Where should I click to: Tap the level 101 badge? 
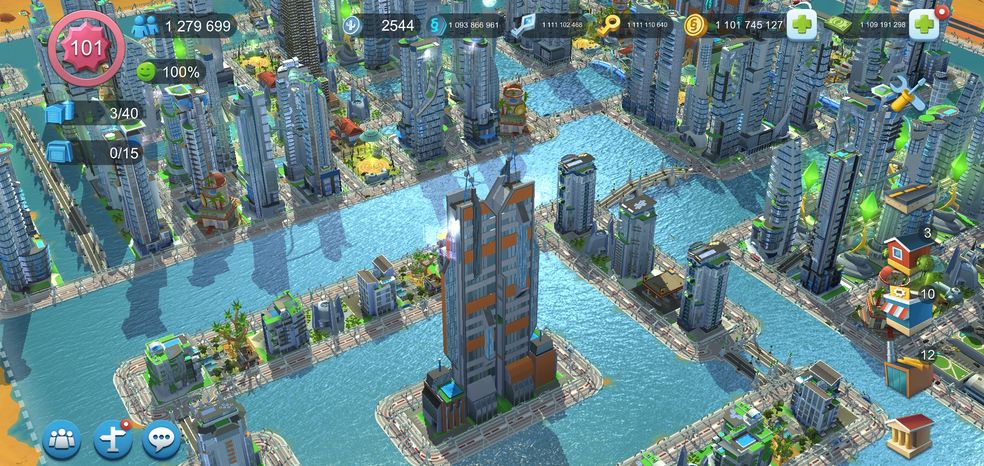(85, 46)
